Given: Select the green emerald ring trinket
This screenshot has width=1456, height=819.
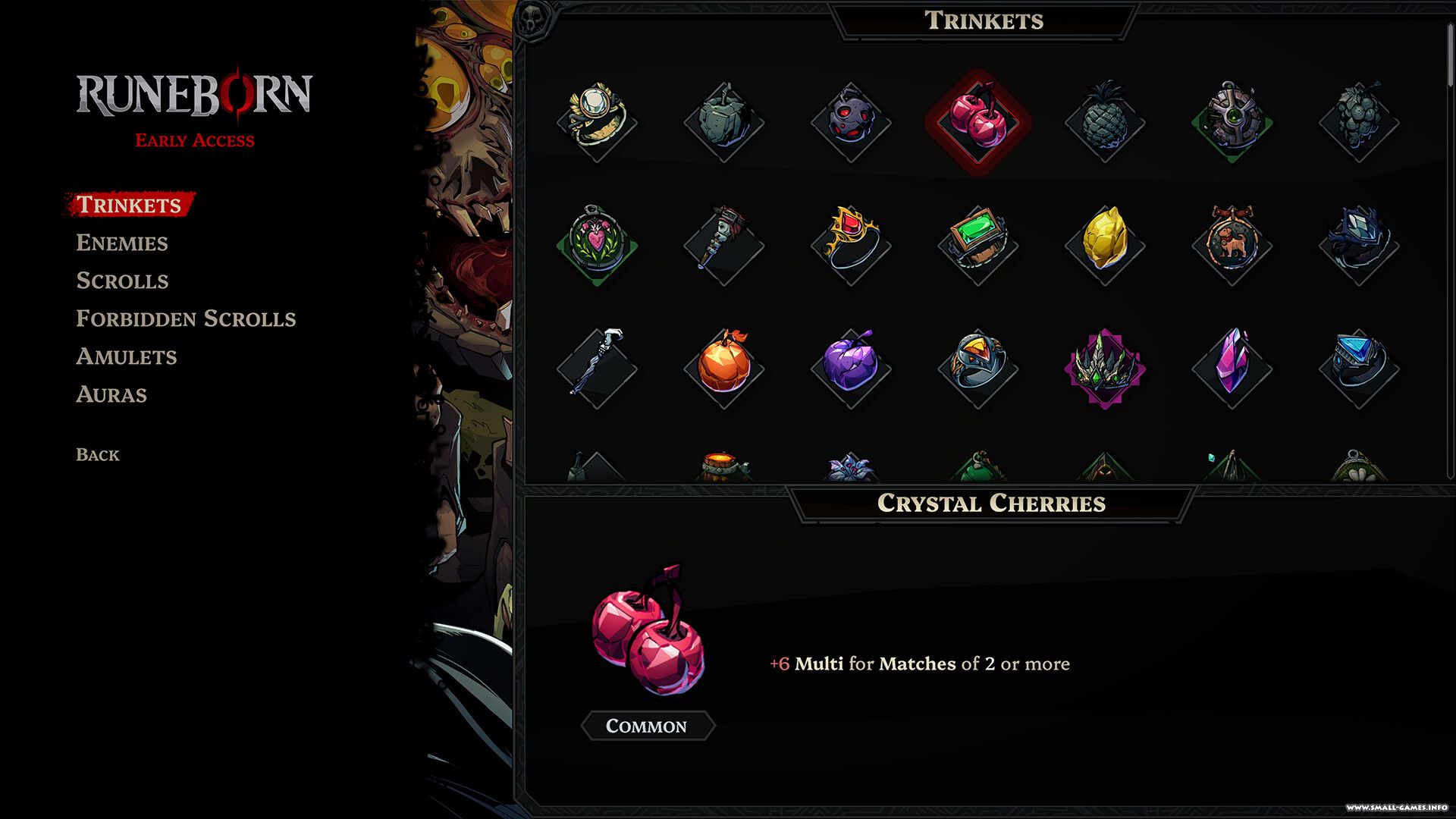Looking at the screenshot, I should coord(978,243).
